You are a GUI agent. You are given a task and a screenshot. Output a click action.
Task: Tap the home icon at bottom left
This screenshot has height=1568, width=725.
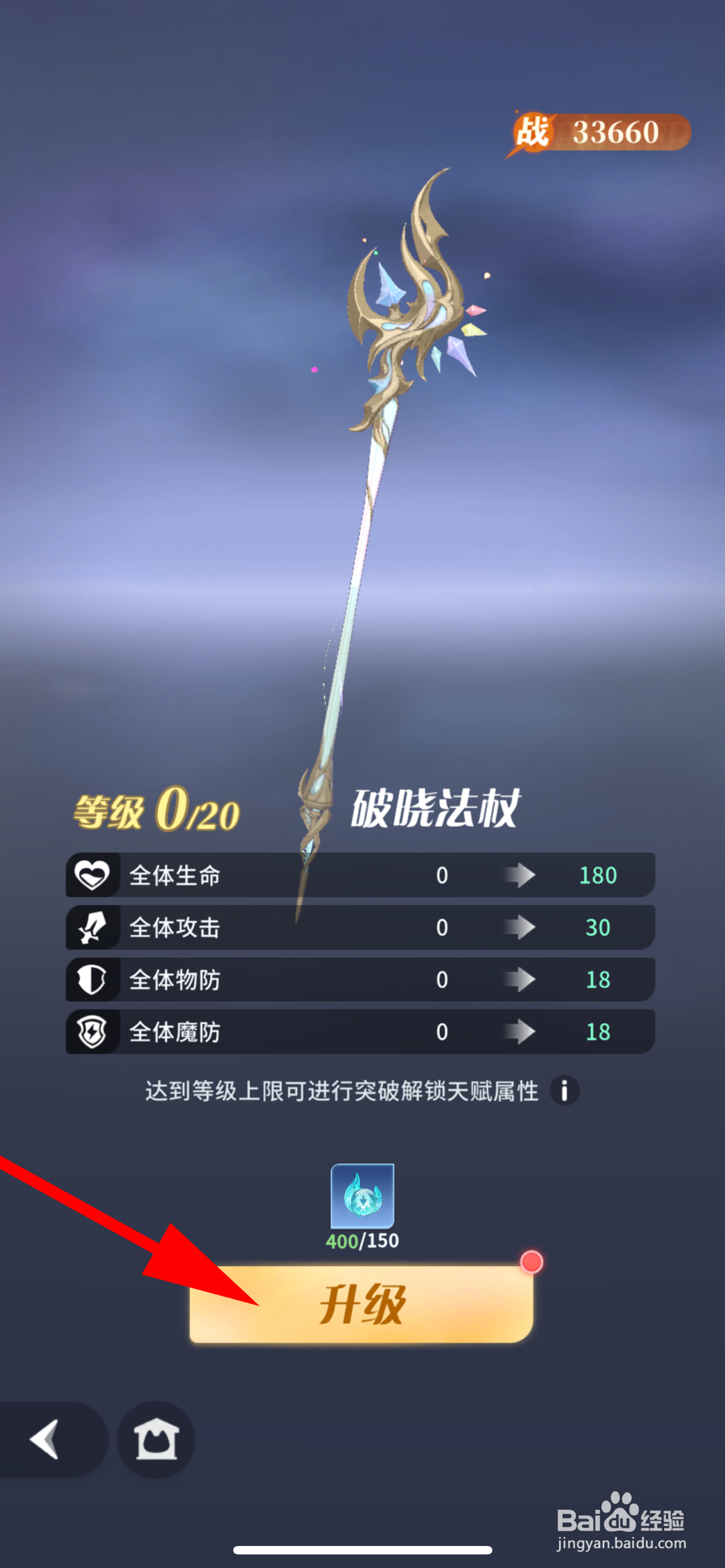point(157,1440)
